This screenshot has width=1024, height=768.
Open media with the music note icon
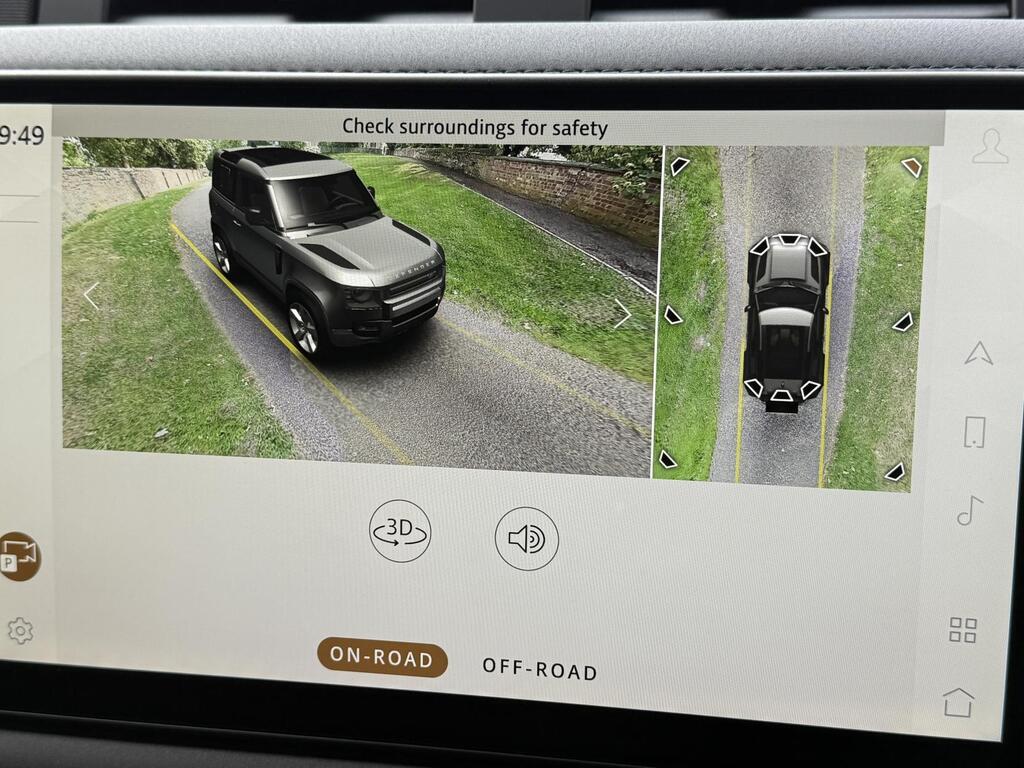pos(969,510)
